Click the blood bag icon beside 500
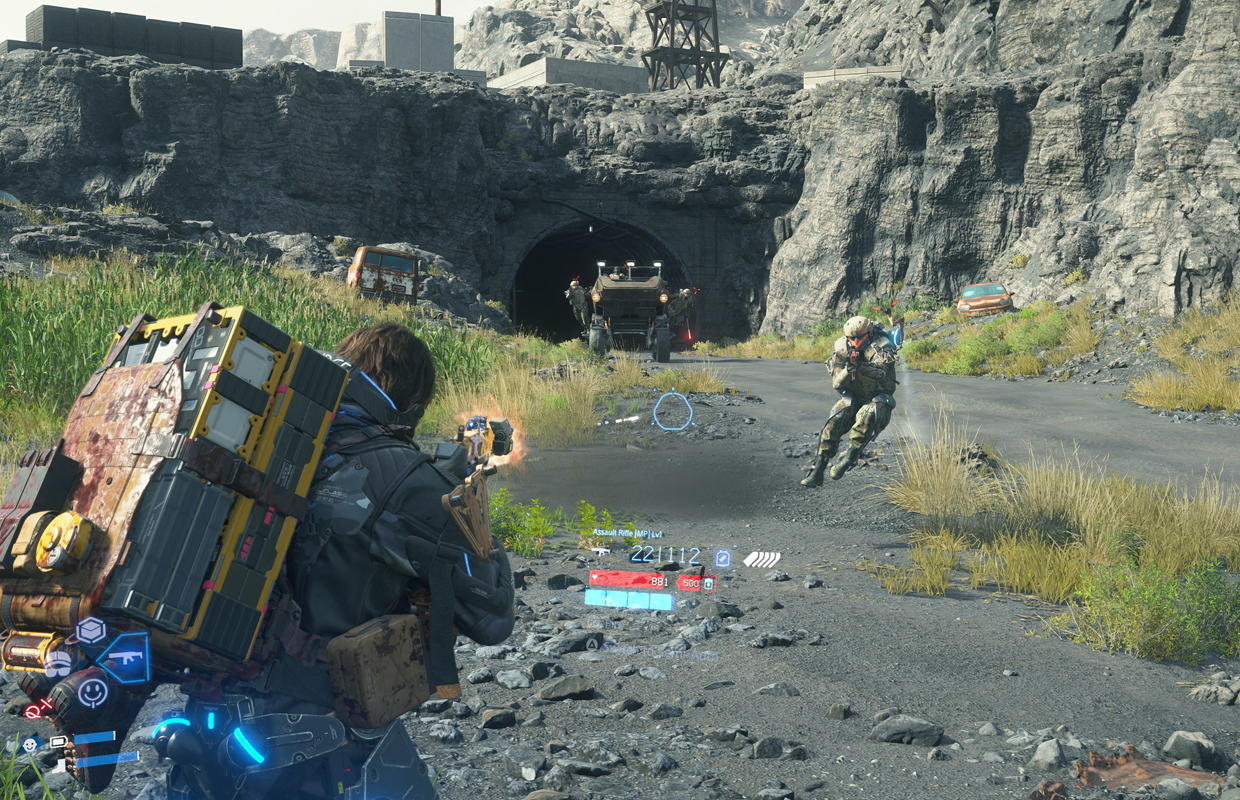Screen dimensions: 1240x800 (x=708, y=583)
